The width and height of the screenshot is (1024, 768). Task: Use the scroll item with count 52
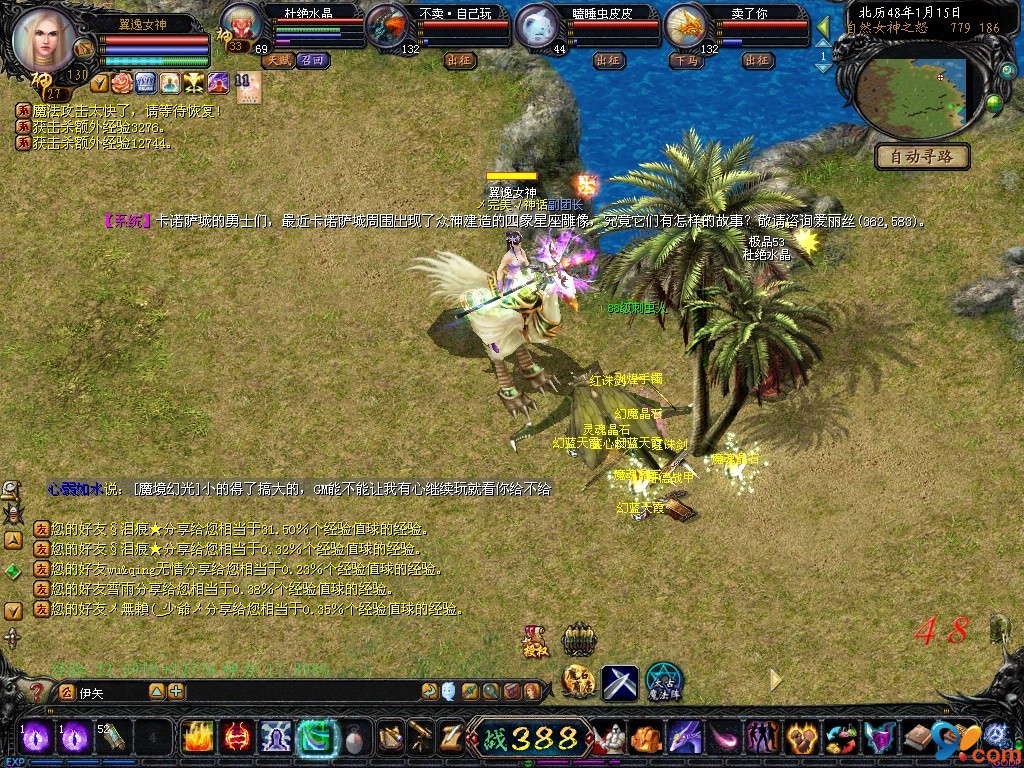112,737
